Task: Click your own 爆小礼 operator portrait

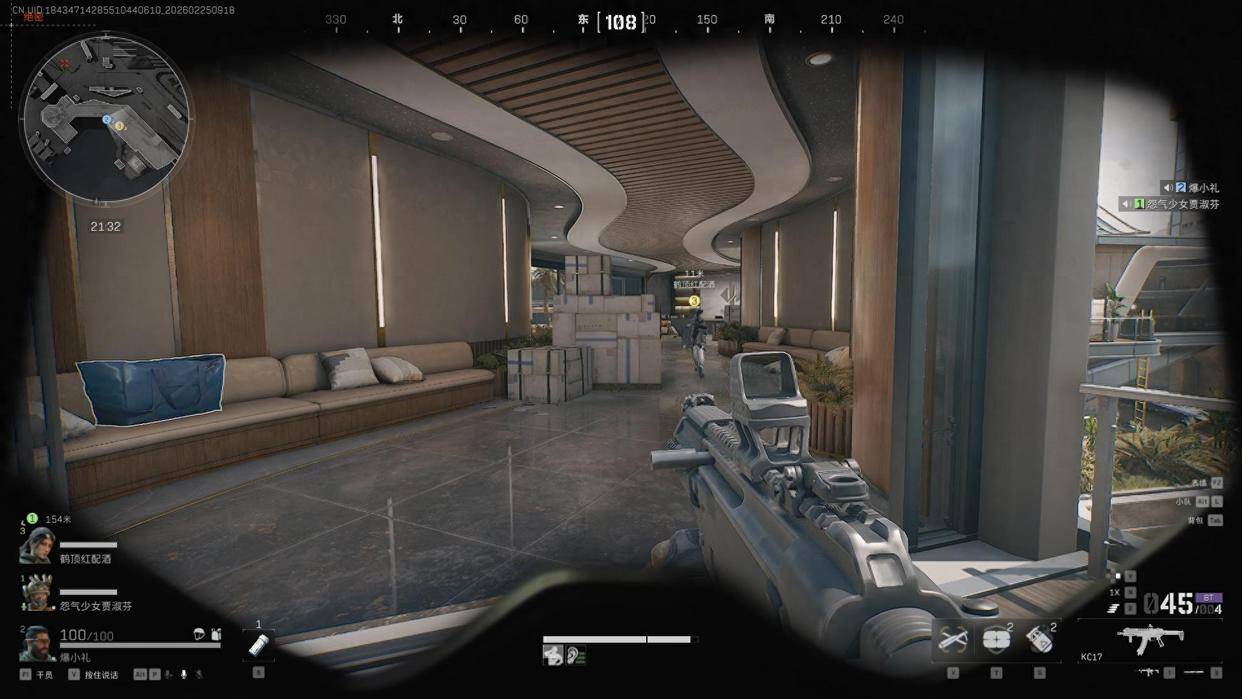Action: [x=37, y=643]
